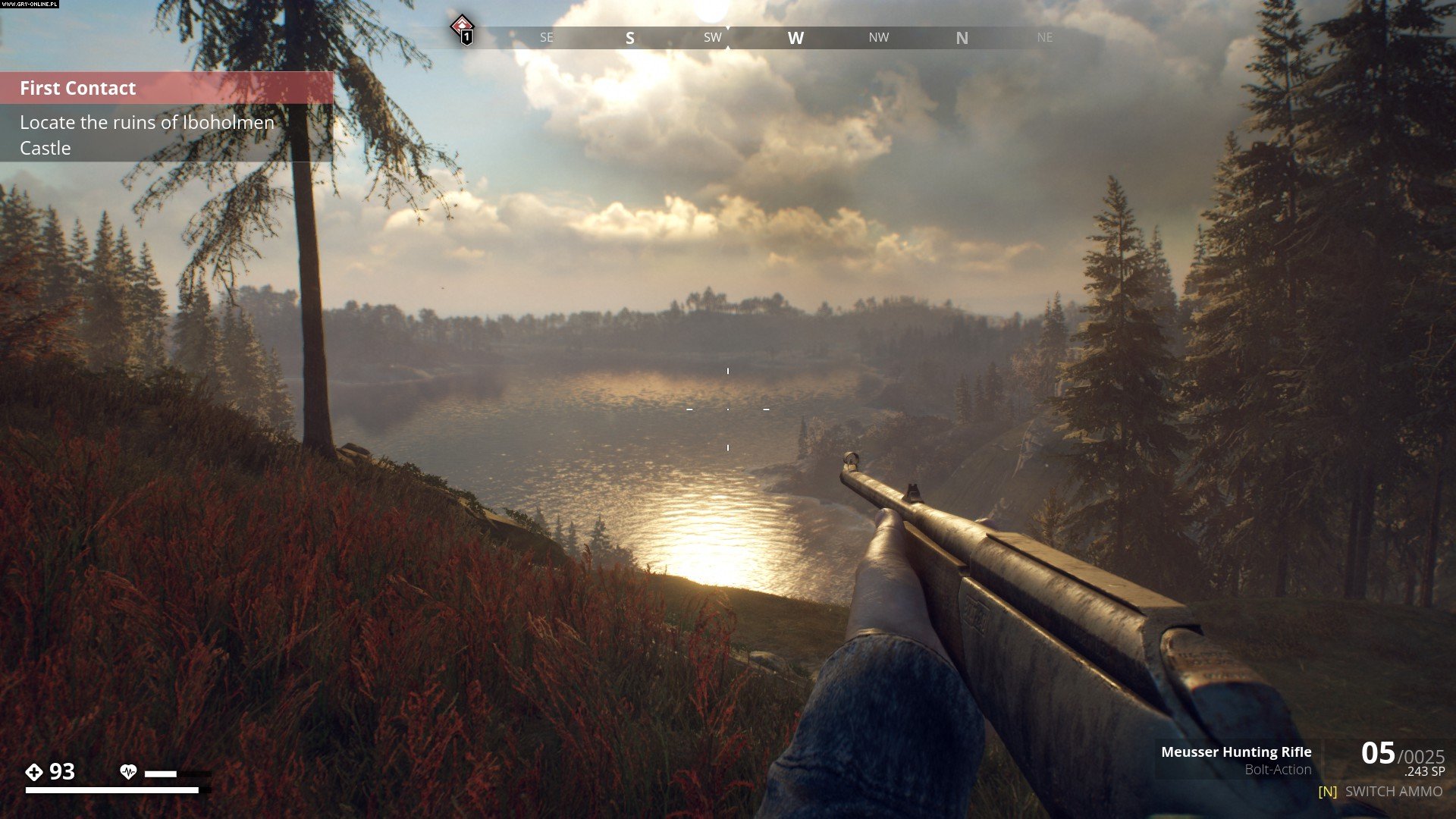The height and width of the screenshot is (819, 1456).
Task: Select the First Contact mission tracker
Action: pos(78,88)
